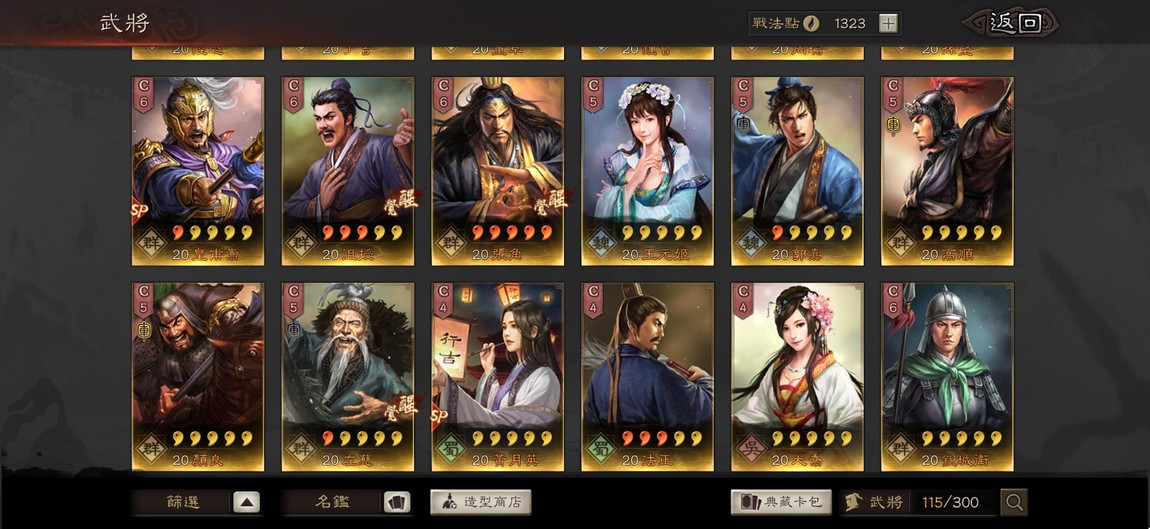
Task: Select the 王元姬 general card
Action: (x=648, y=170)
